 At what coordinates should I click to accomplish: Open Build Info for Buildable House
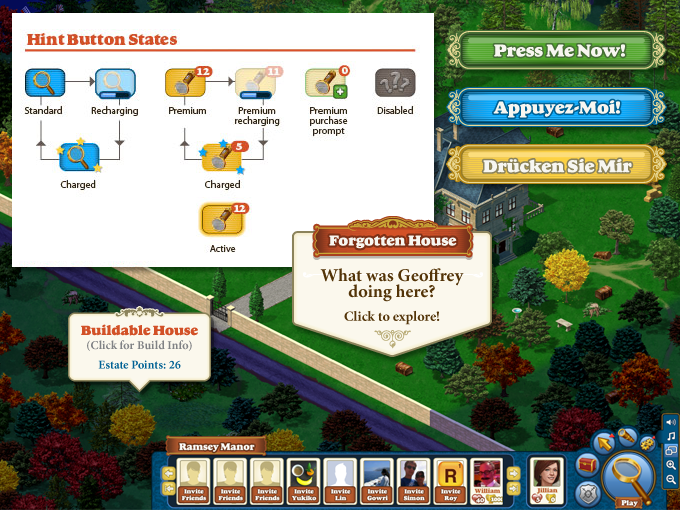(x=139, y=346)
